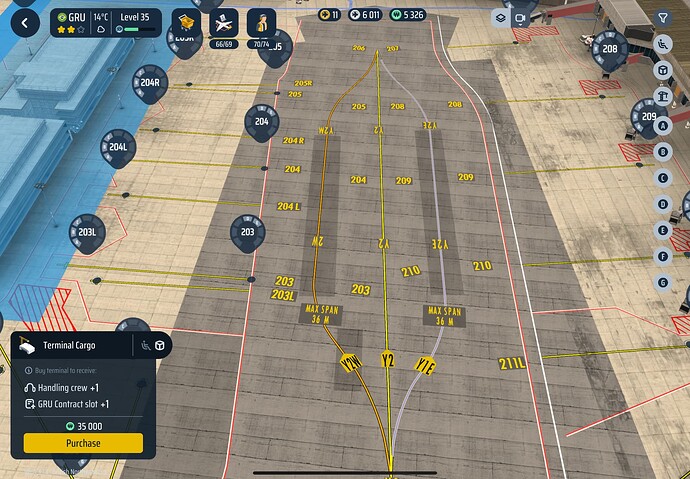Open the crew panel showing 70/74
Screen dimensions: 690x479
coord(260,23)
